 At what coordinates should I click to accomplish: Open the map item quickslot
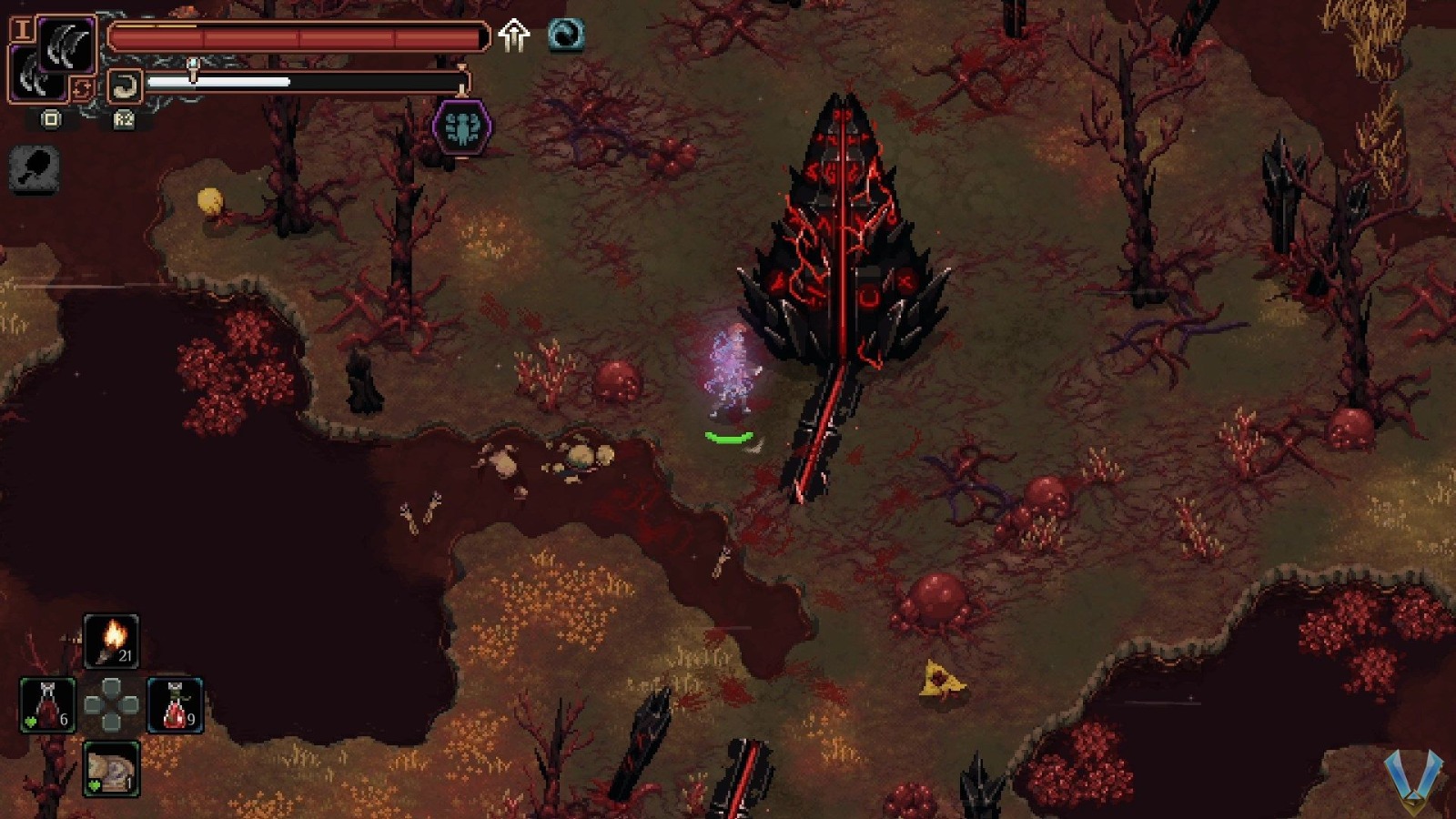tap(113, 769)
